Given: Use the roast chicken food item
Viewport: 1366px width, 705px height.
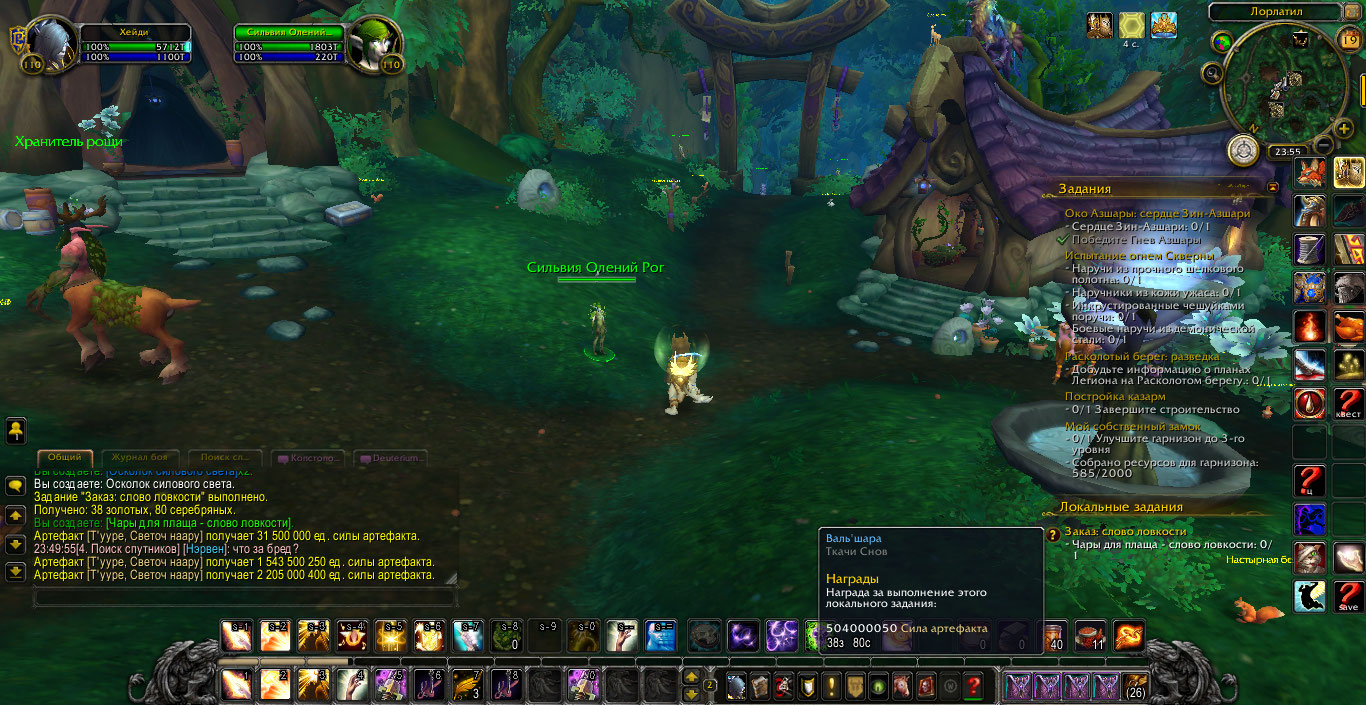Looking at the screenshot, I should (1348, 326).
